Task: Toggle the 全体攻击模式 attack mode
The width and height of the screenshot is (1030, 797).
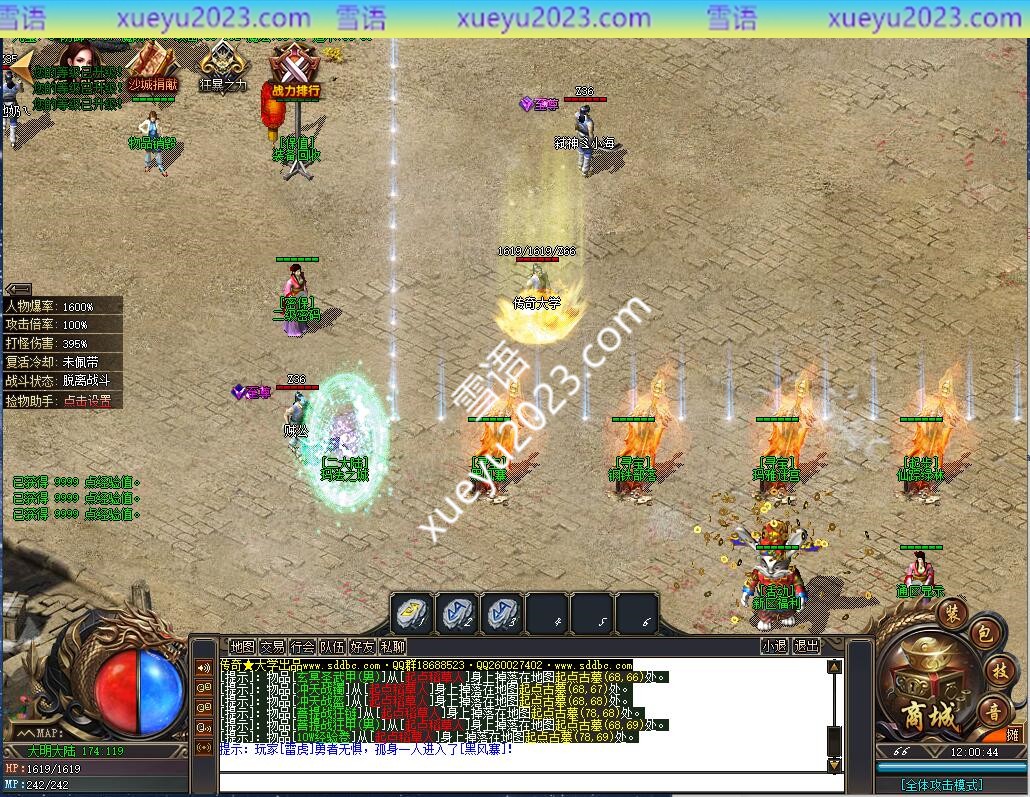Action: [940, 785]
